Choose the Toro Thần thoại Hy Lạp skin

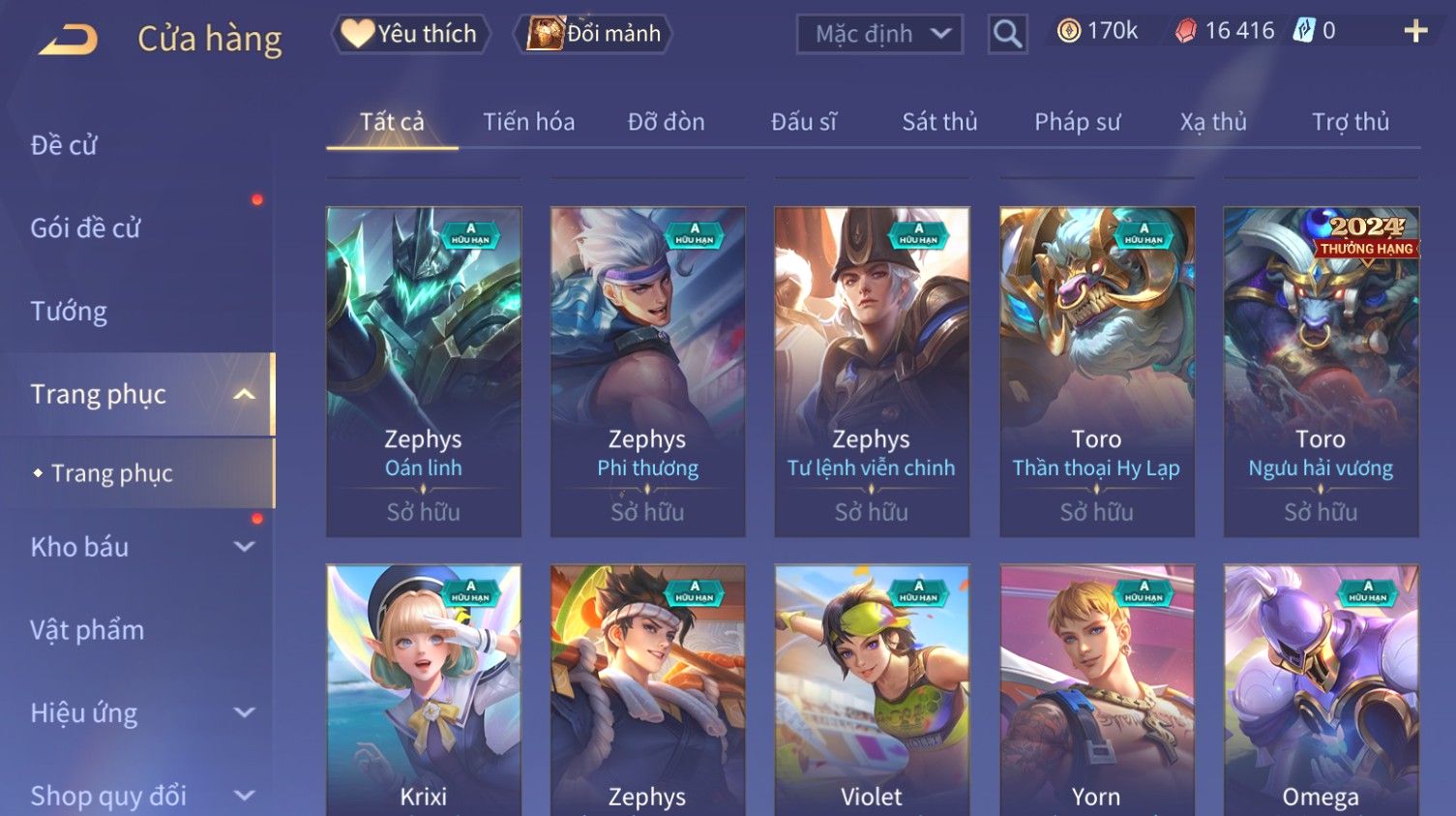click(x=1096, y=372)
